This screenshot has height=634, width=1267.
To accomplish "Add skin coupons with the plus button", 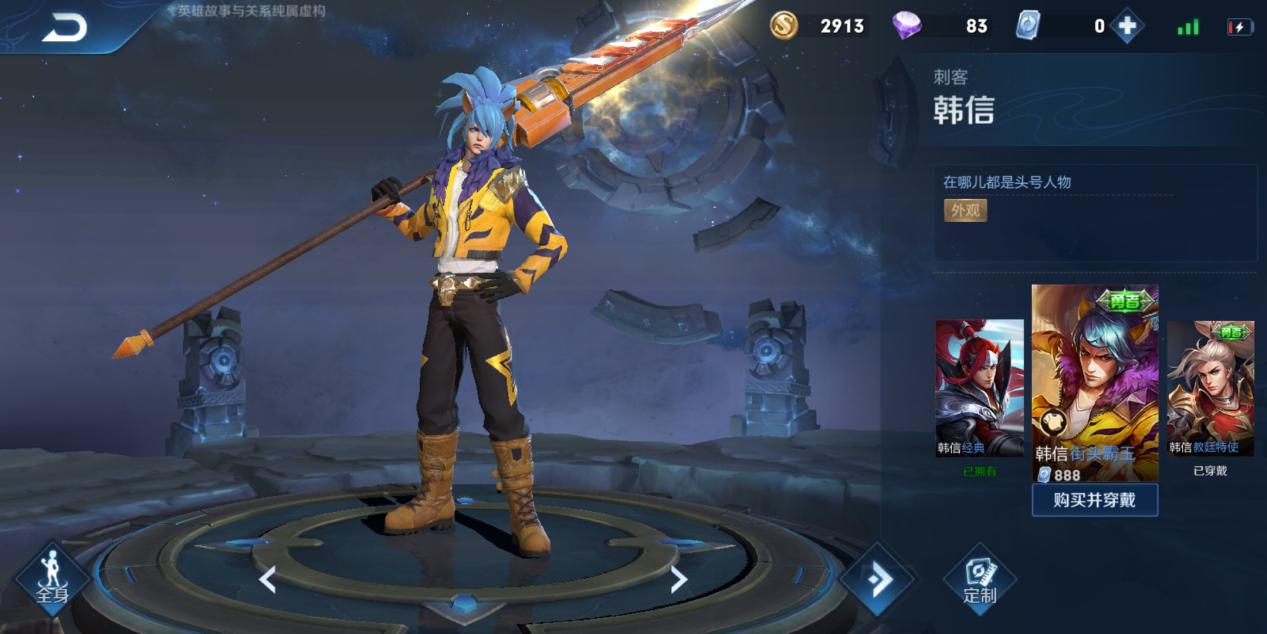I will 1127,26.
